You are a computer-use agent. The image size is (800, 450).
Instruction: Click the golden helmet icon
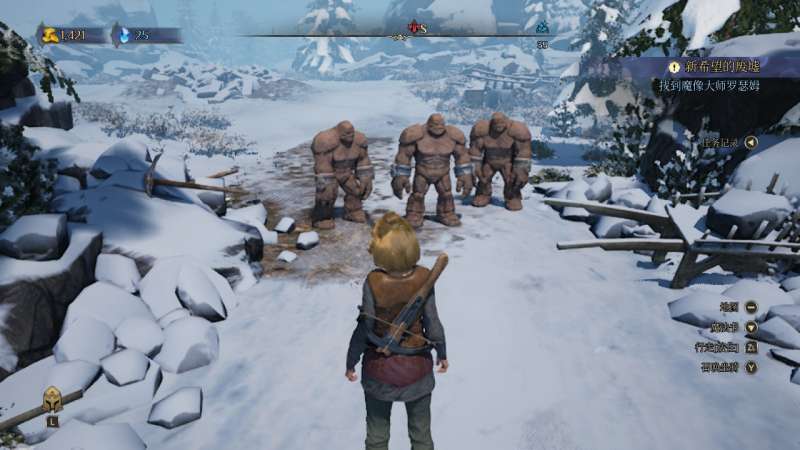point(52,400)
